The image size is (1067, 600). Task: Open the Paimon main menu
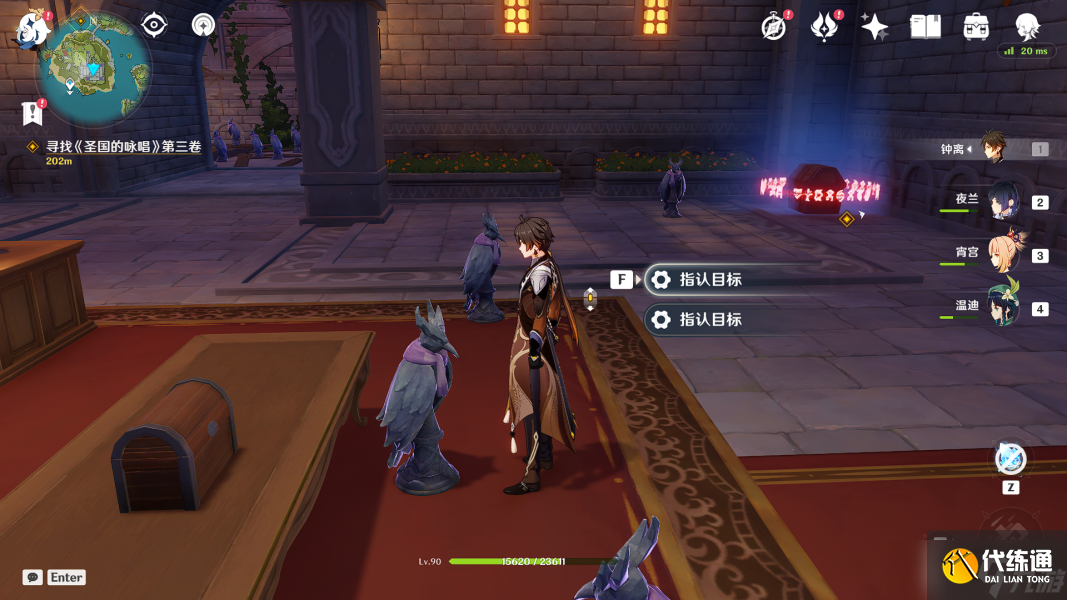[32, 29]
